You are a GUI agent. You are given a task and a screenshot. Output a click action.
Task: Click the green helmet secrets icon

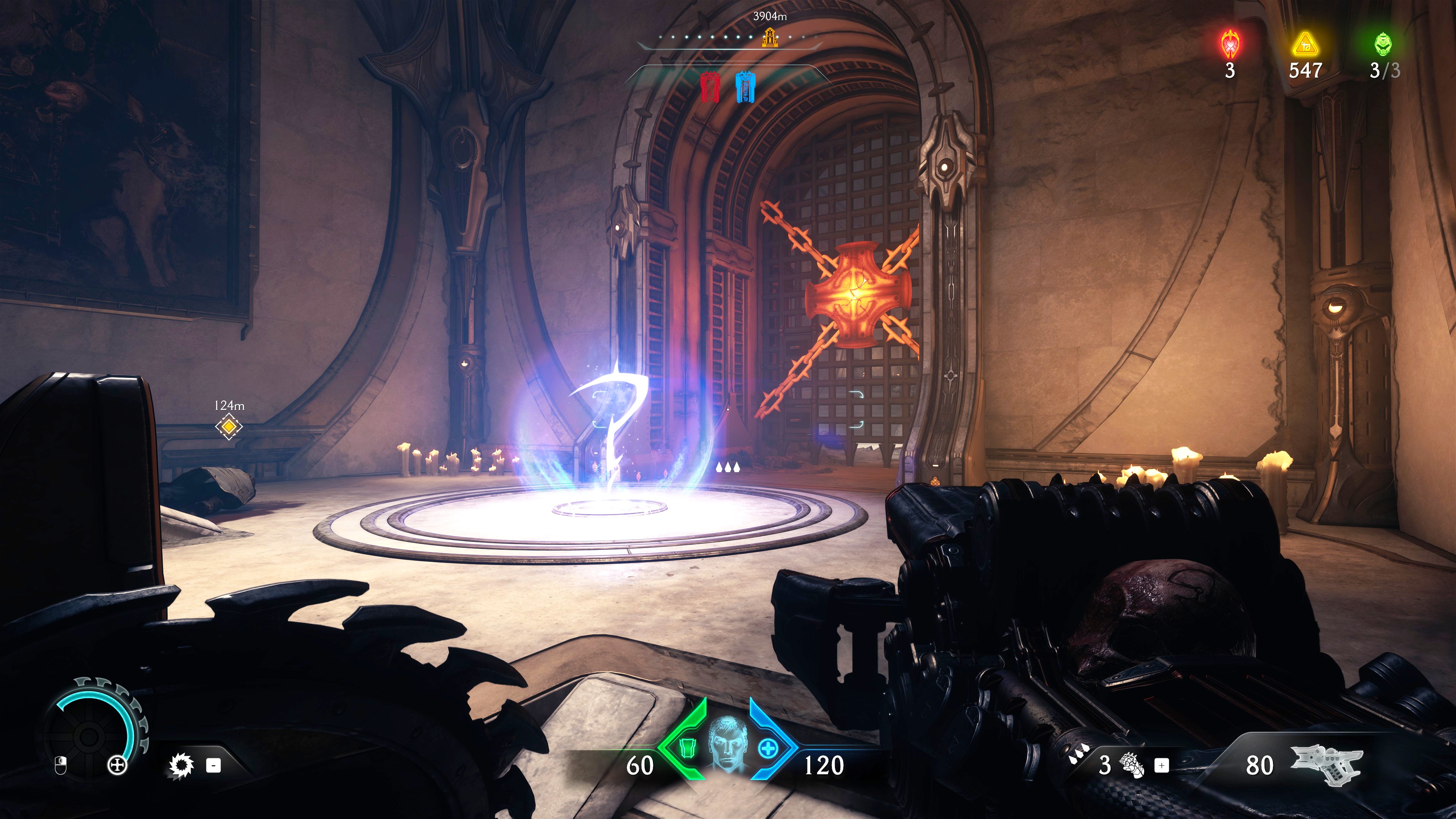(1383, 44)
